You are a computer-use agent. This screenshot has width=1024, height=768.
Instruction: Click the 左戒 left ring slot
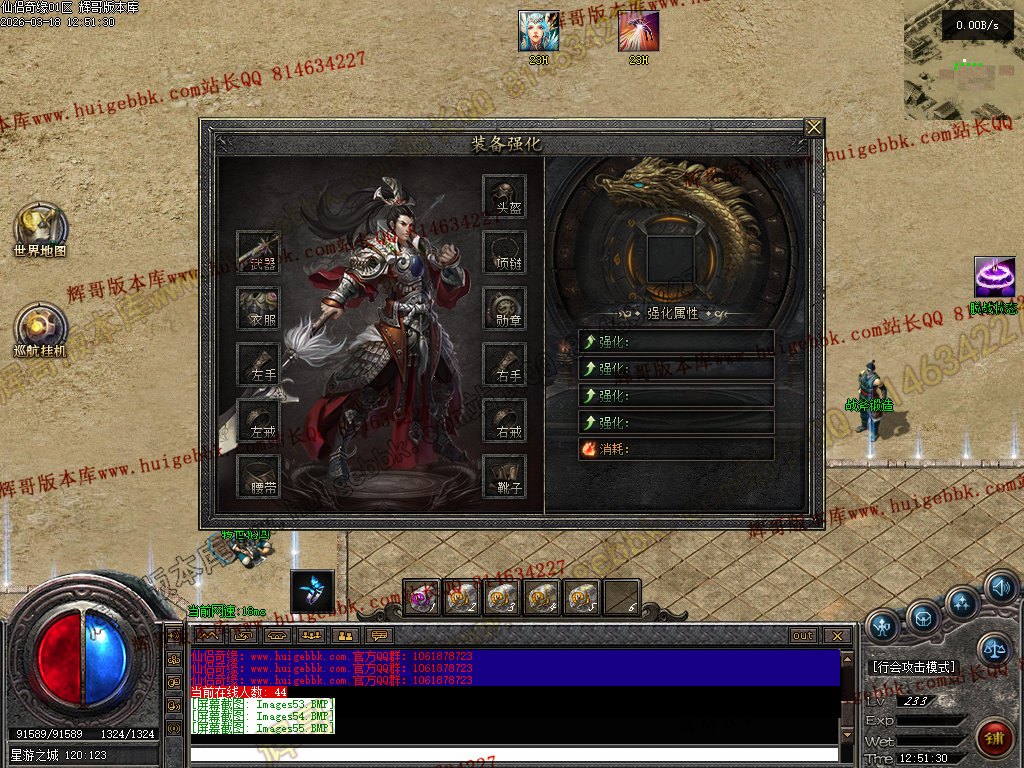(x=258, y=420)
